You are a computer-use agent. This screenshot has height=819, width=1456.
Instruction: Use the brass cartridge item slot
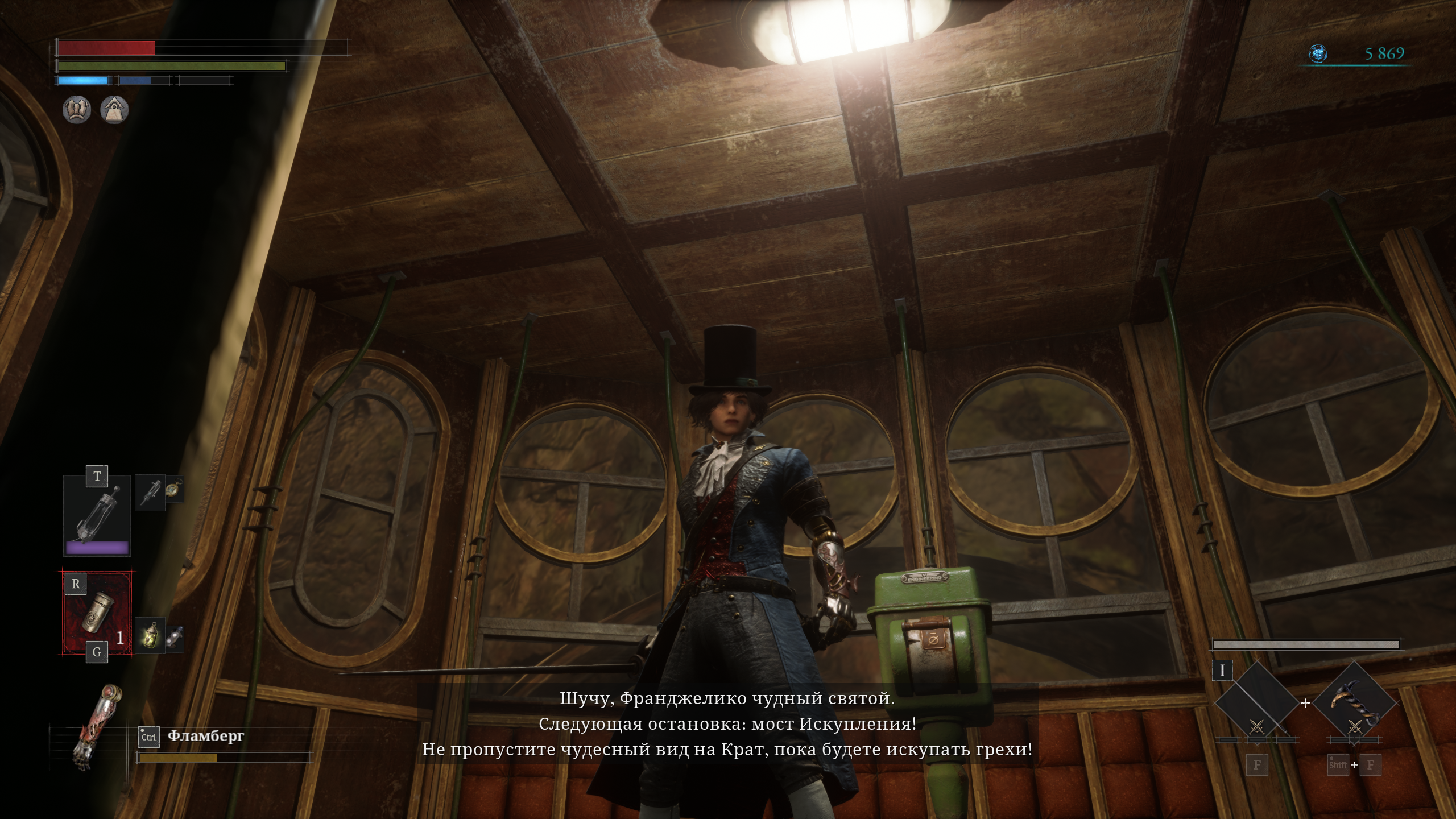97,614
